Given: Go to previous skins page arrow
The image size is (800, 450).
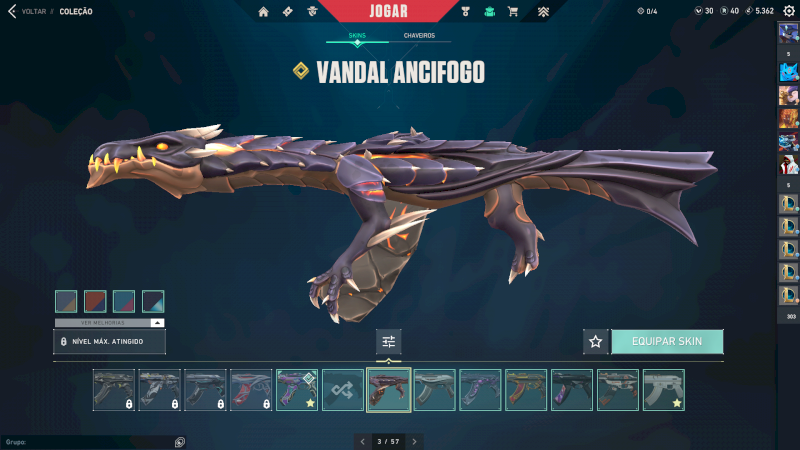Looking at the screenshot, I should click(x=362, y=441).
